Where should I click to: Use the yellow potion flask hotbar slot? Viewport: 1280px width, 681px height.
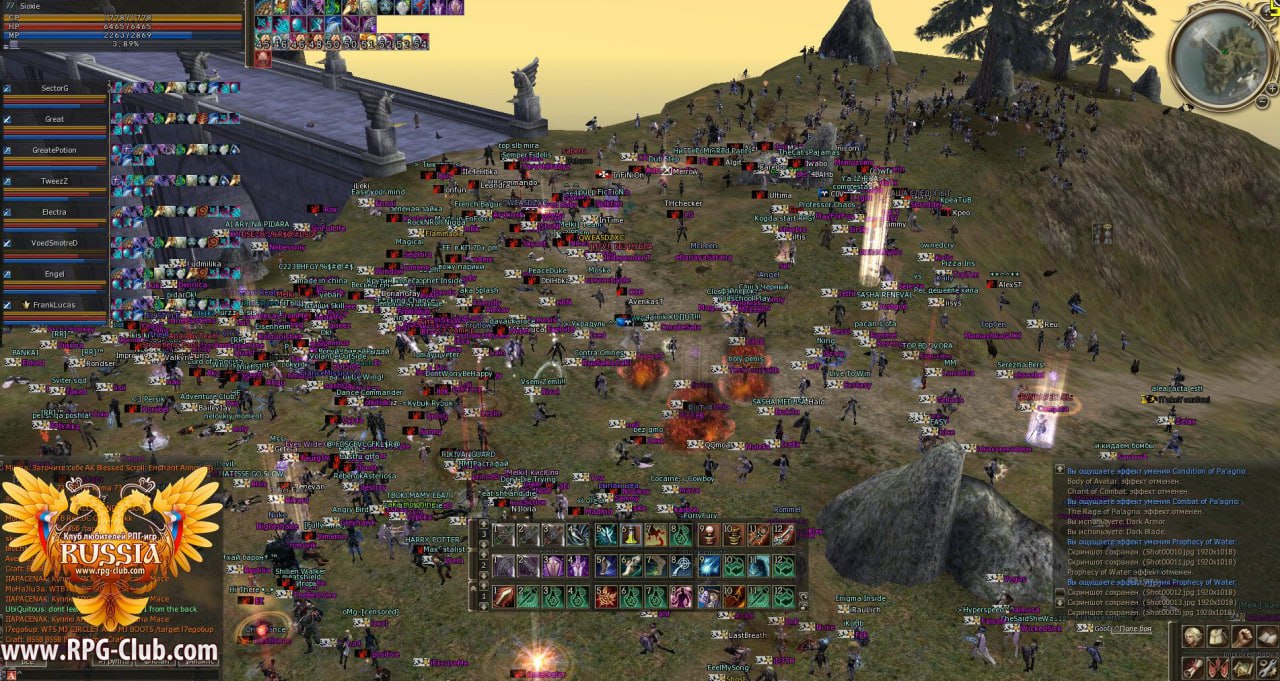[631, 535]
